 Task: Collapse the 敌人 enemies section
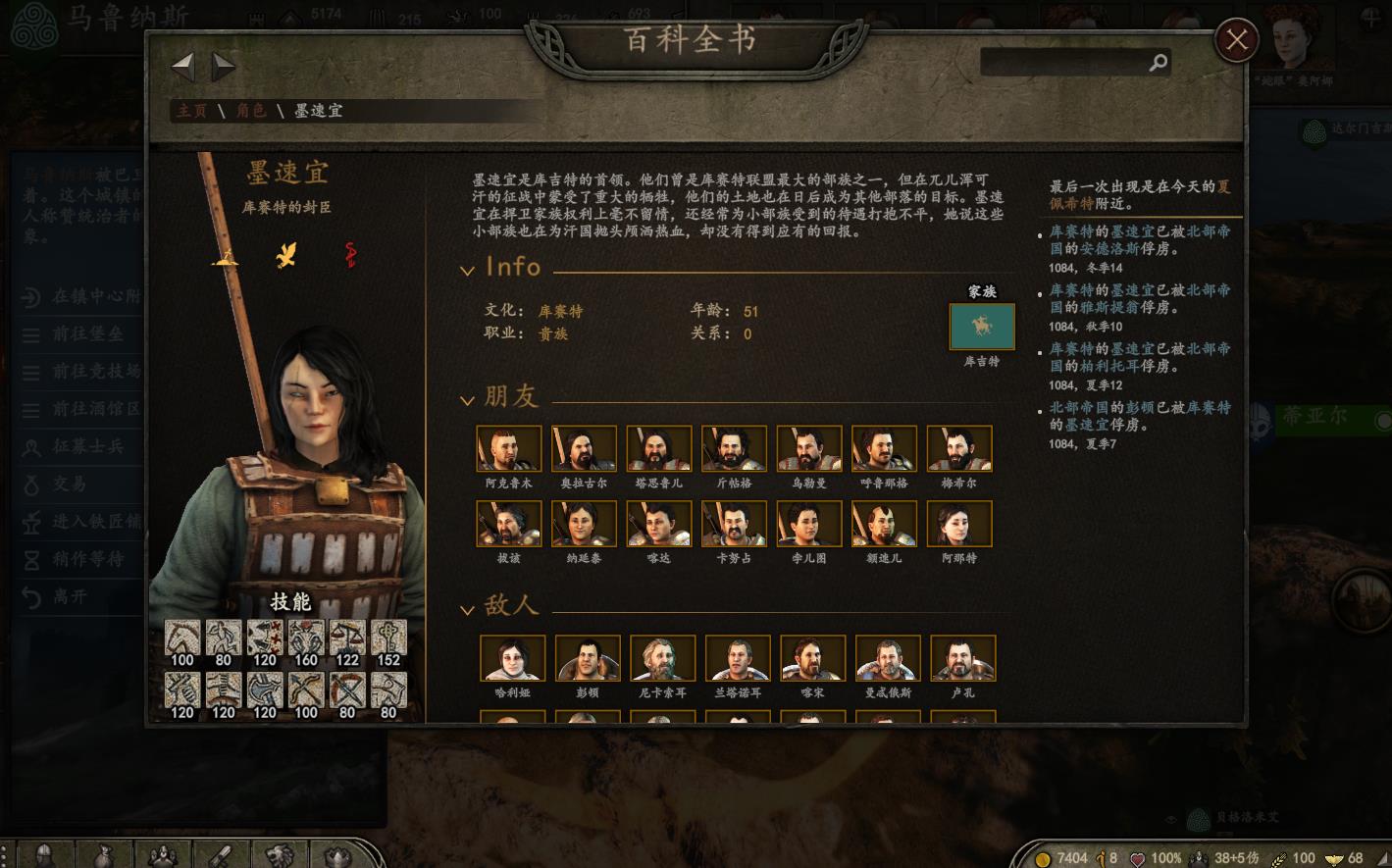click(468, 607)
